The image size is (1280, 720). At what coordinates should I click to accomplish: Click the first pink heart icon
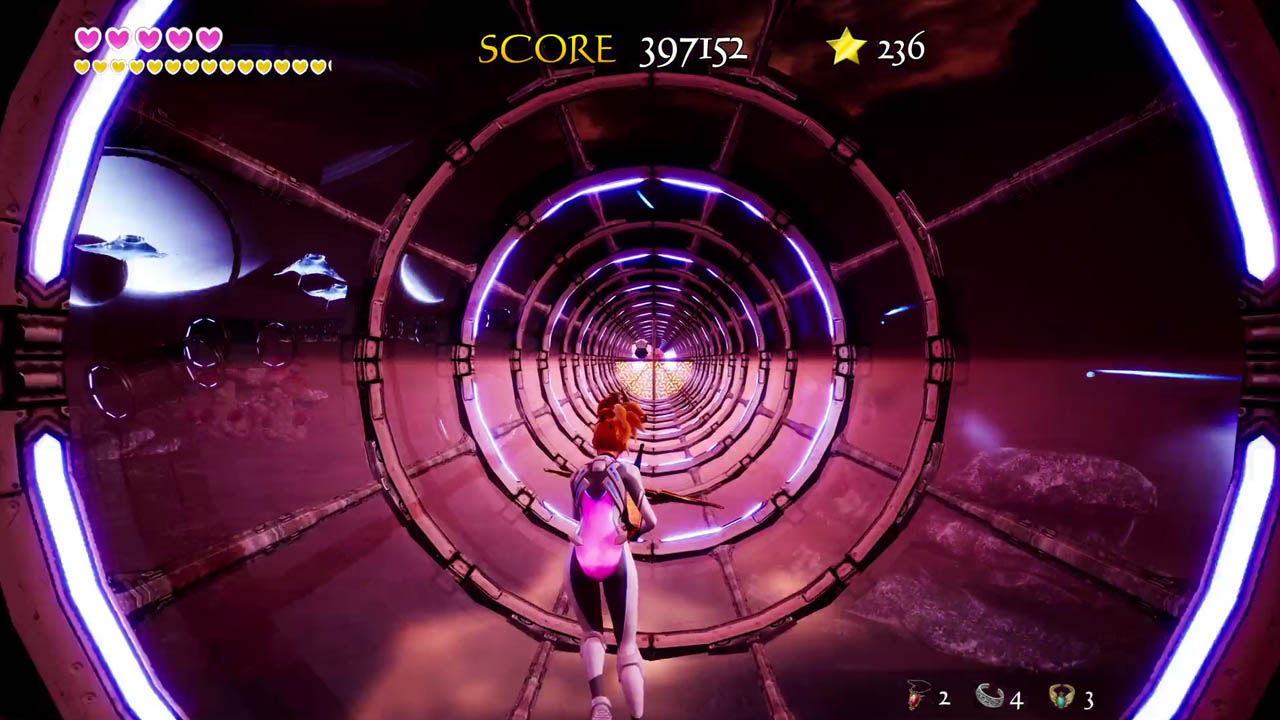[88, 38]
